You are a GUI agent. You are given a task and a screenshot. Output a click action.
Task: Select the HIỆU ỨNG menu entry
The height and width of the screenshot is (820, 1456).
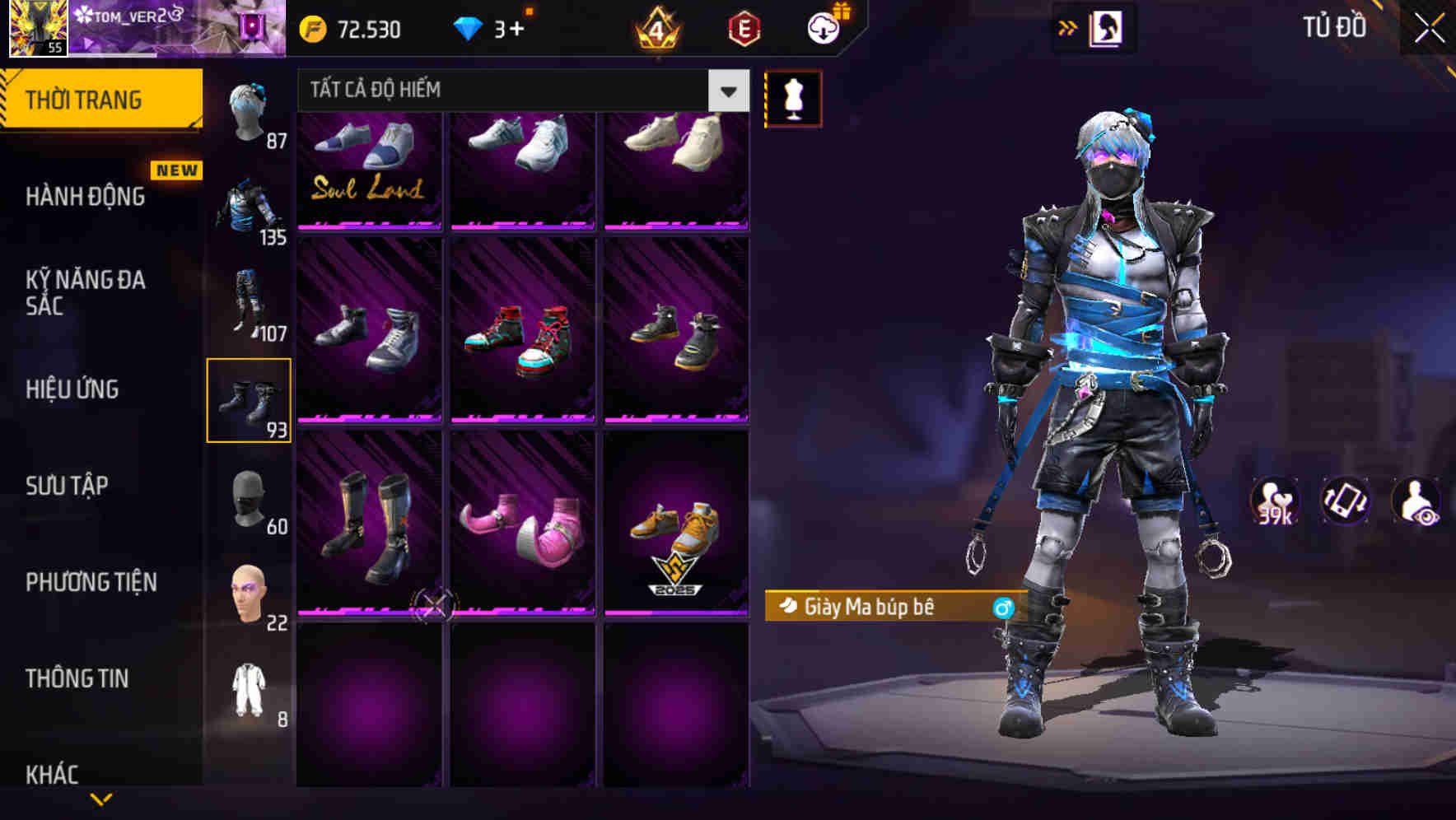[x=72, y=389]
